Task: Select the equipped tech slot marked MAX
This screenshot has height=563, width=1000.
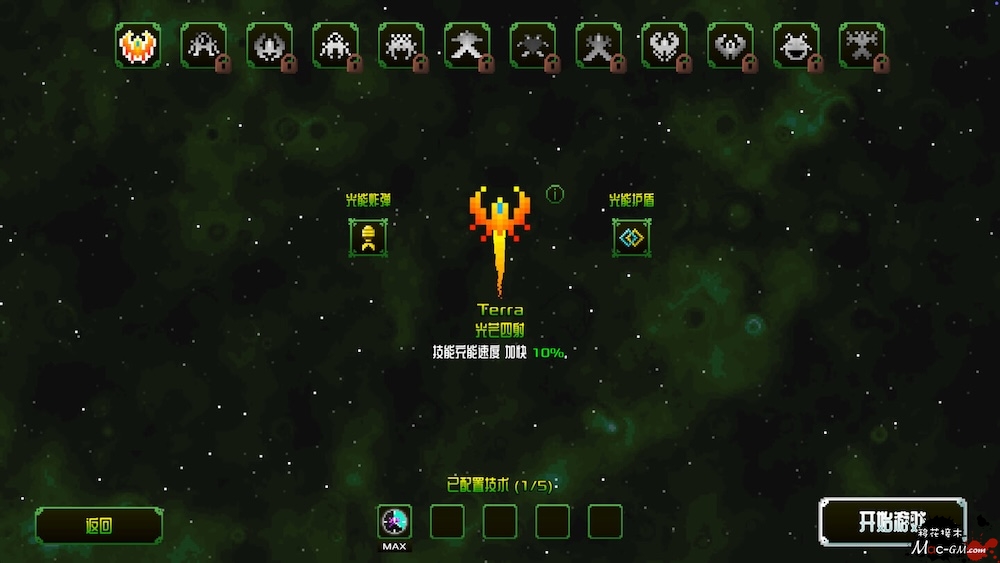Action: 395,522
